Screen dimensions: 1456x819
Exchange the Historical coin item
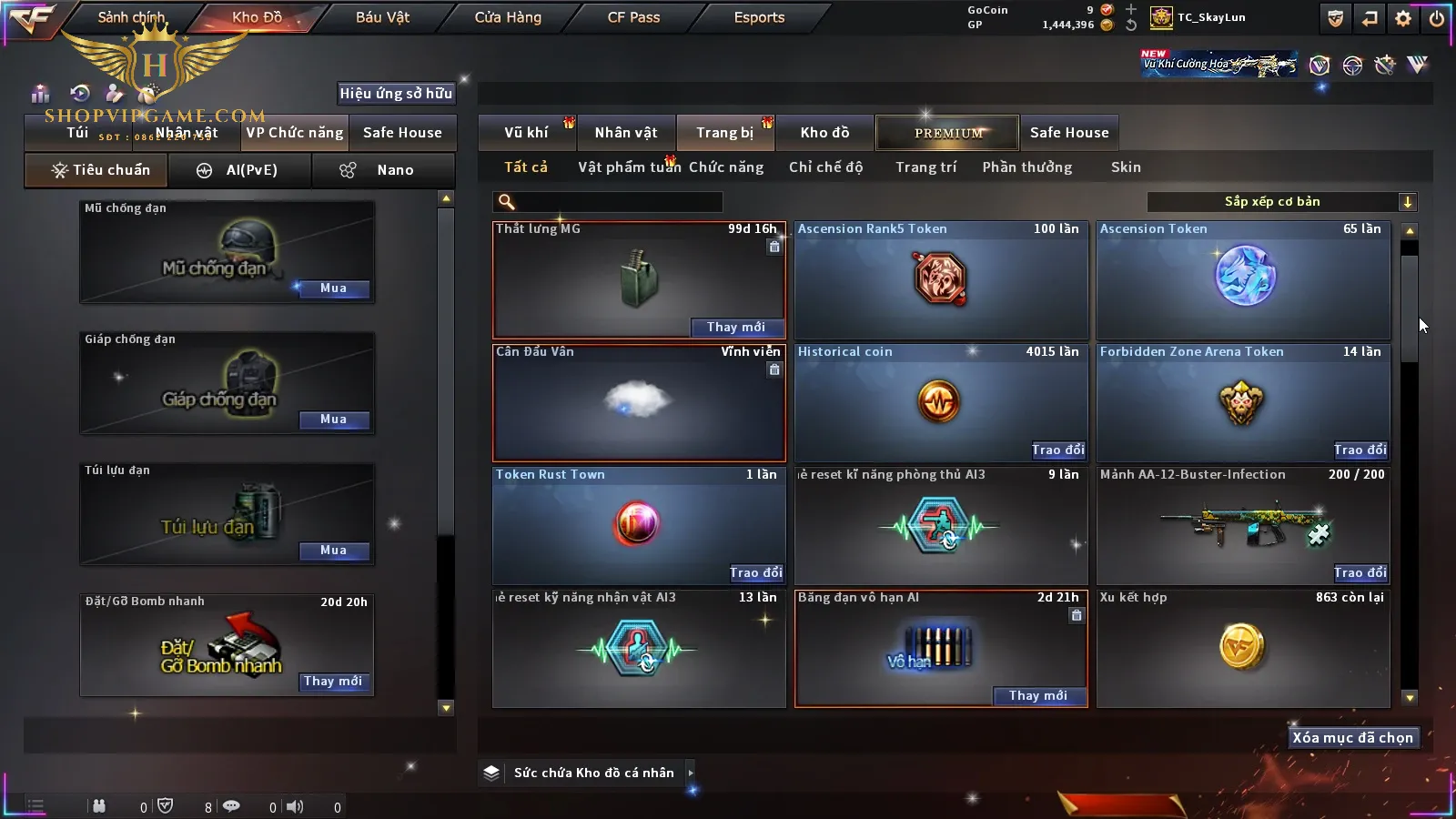[1057, 450]
